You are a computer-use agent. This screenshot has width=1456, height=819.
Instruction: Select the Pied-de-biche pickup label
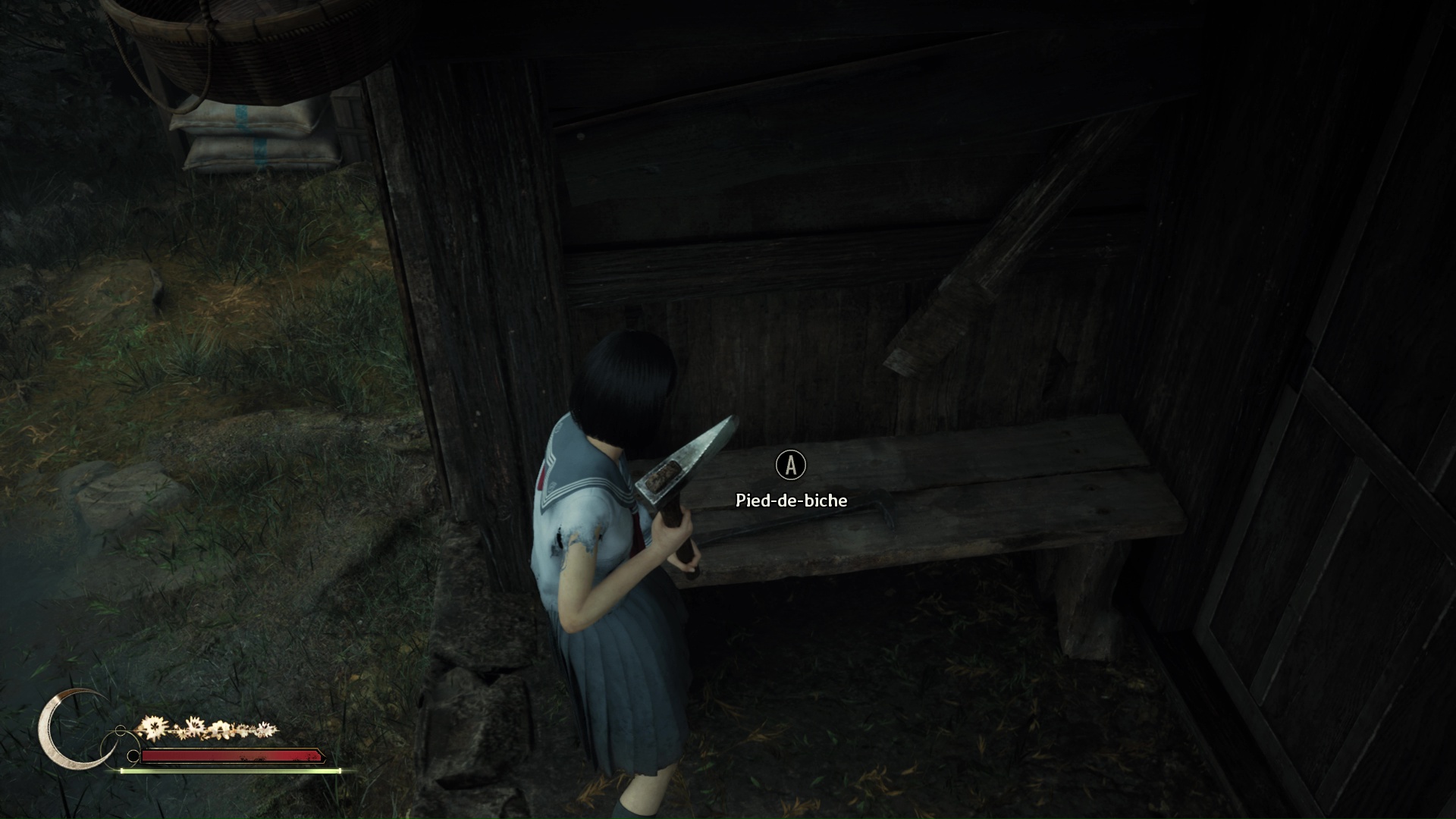point(791,501)
